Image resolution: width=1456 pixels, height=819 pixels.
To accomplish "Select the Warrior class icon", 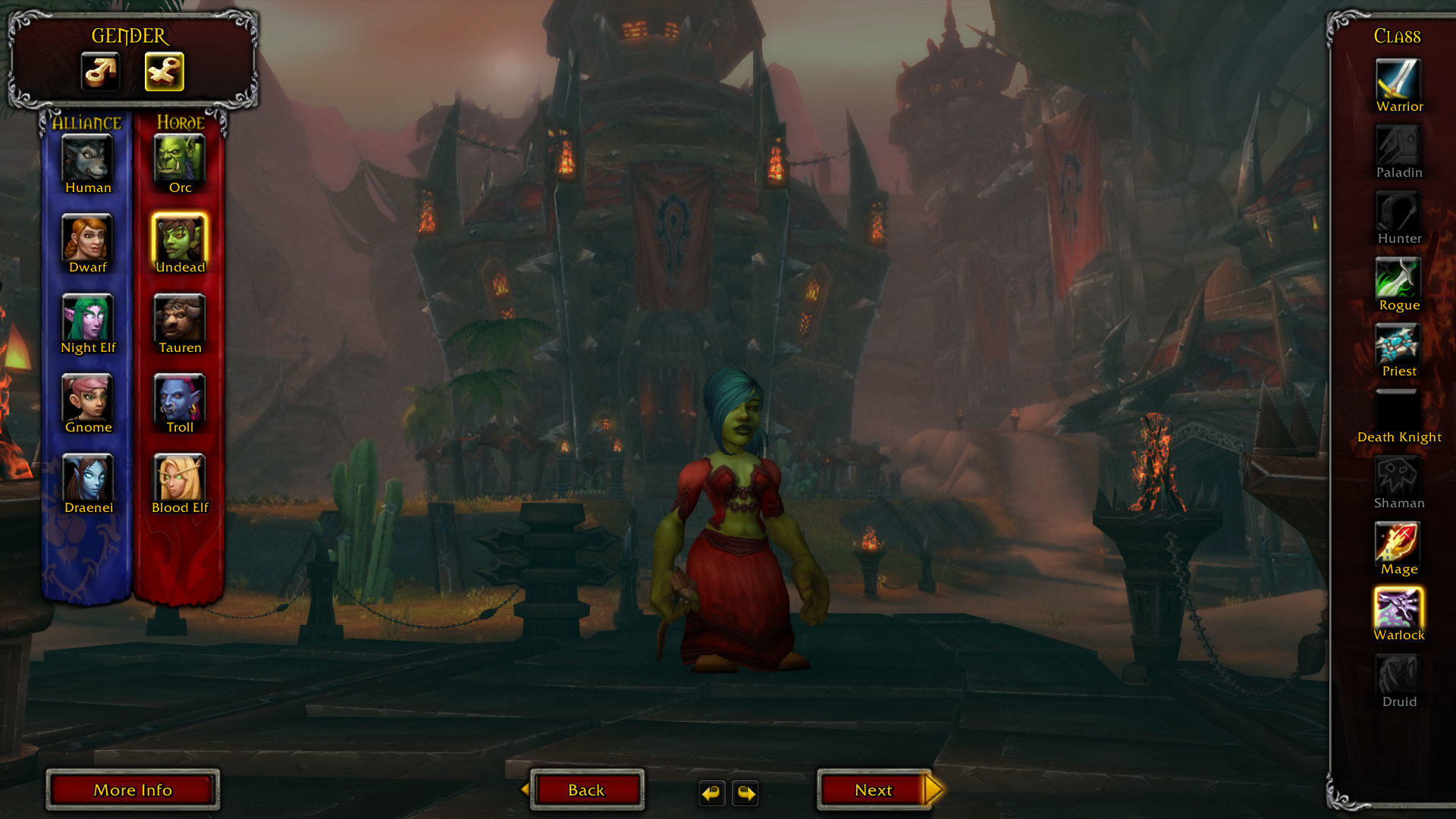I will point(1398,79).
